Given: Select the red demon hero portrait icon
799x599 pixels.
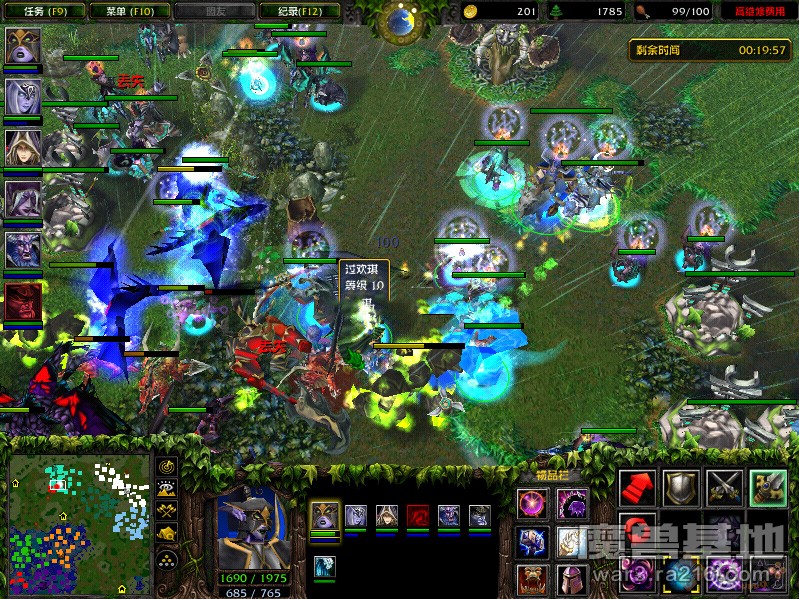Looking at the screenshot, I should [x=22, y=301].
